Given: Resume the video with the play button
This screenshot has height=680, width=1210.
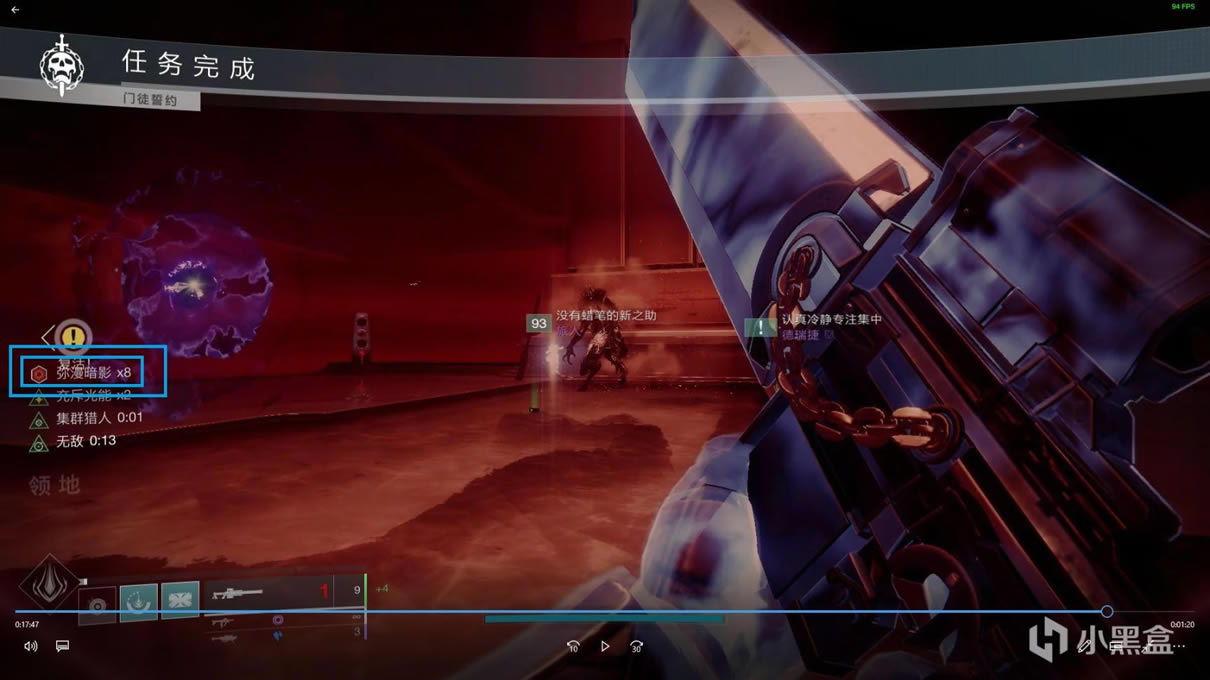Looking at the screenshot, I should (x=605, y=646).
